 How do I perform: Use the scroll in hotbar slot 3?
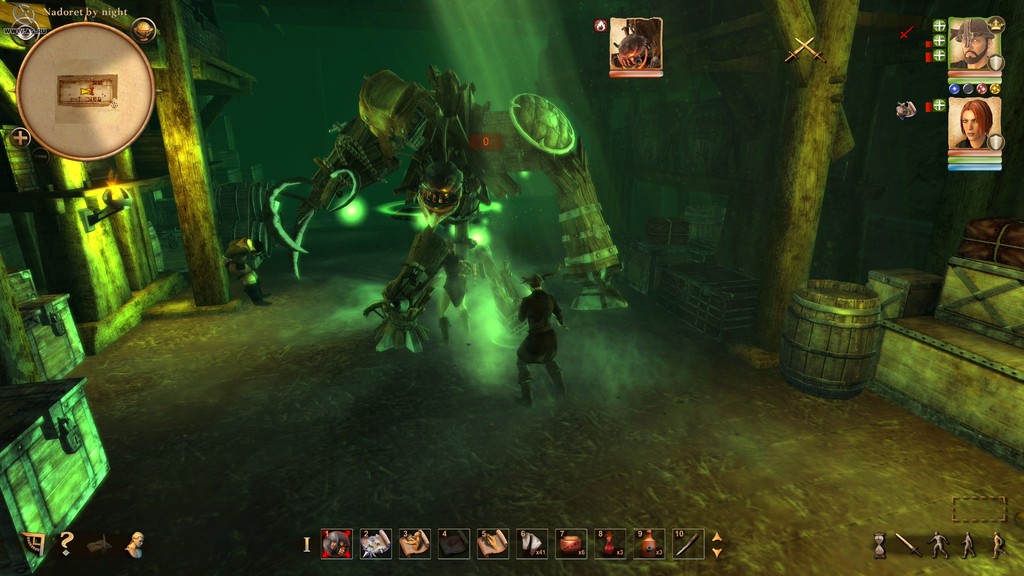pyautogui.click(x=414, y=544)
